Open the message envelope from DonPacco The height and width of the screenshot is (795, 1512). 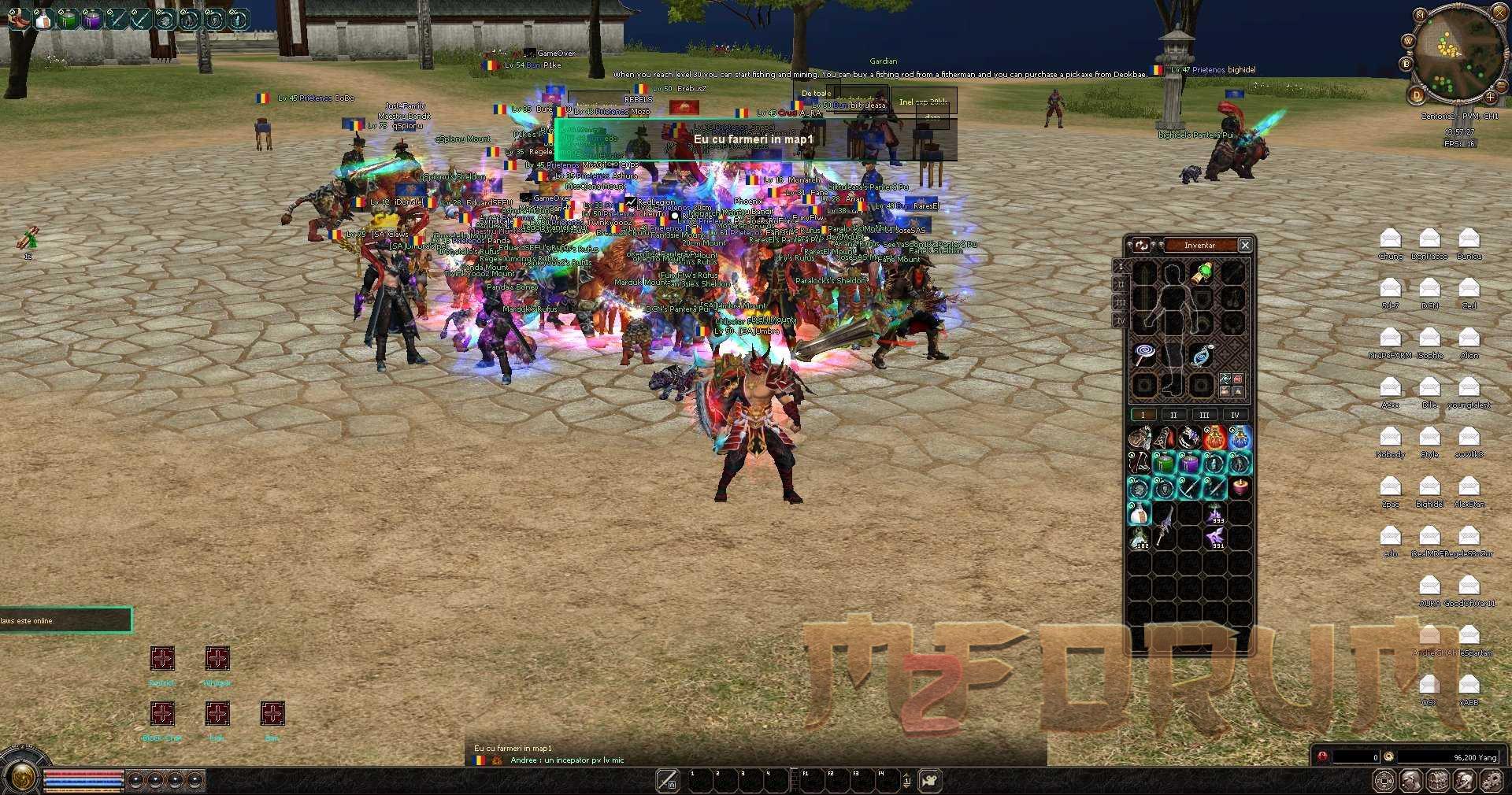click(1429, 238)
